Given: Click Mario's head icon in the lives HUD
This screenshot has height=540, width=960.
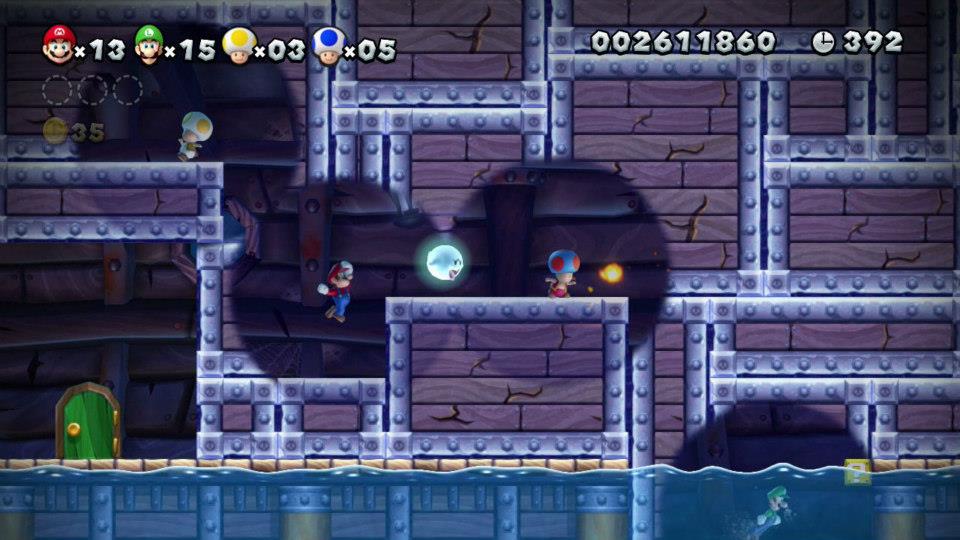Looking at the screenshot, I should coord(58,44).
